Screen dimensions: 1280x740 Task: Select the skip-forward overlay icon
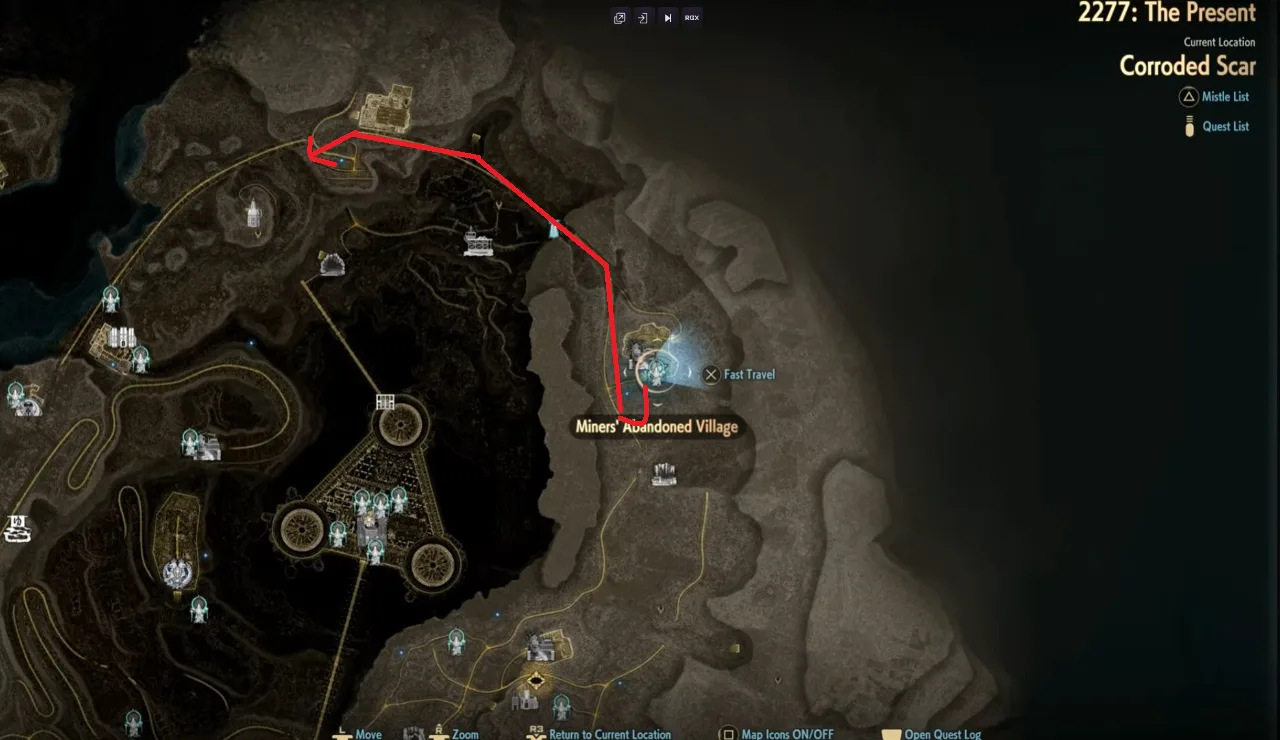(667, 18)
